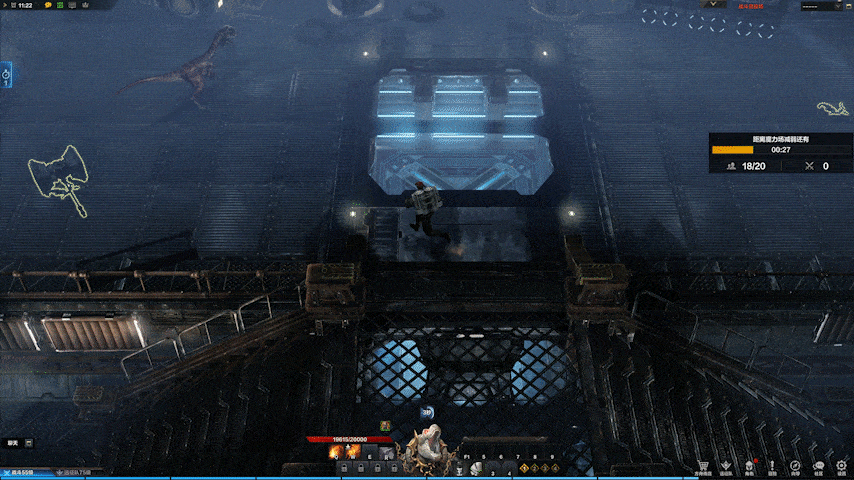Open the compass map icon
This screenshot has width=854, height=480.
(795, 465)
